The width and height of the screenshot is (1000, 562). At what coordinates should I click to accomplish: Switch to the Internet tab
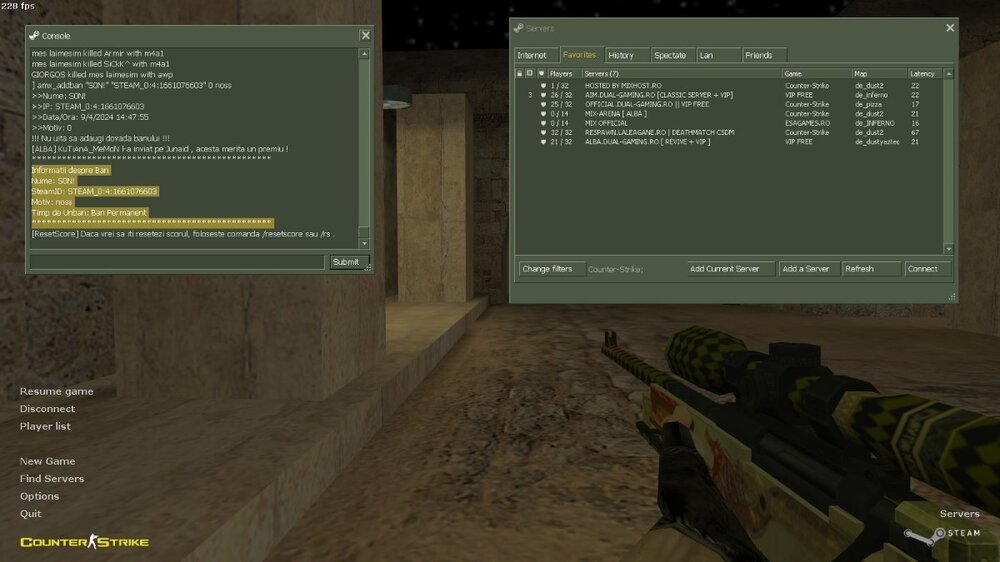click(x=532, y=55)
